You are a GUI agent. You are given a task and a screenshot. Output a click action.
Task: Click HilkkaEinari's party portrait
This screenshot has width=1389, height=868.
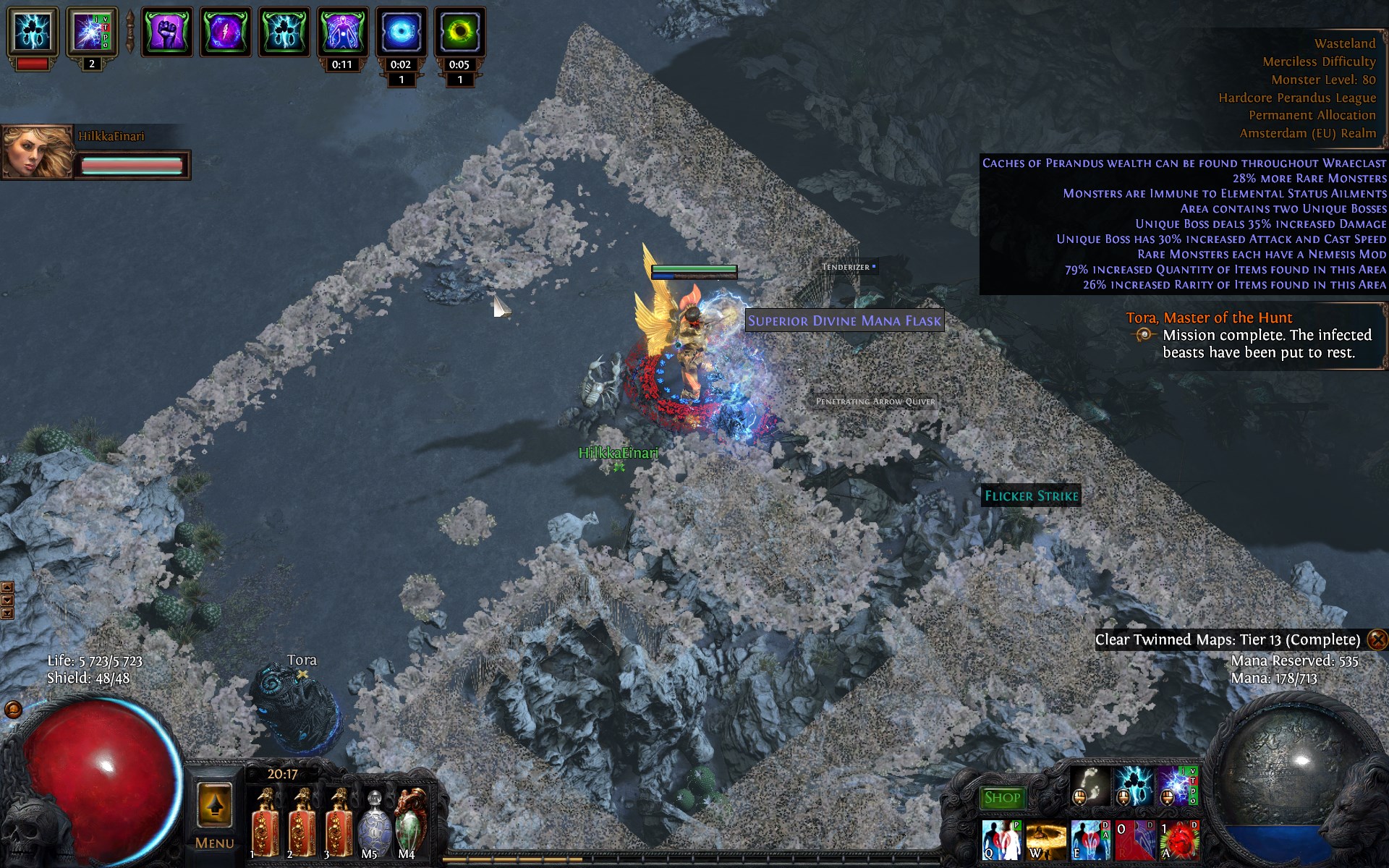(38, 152)
